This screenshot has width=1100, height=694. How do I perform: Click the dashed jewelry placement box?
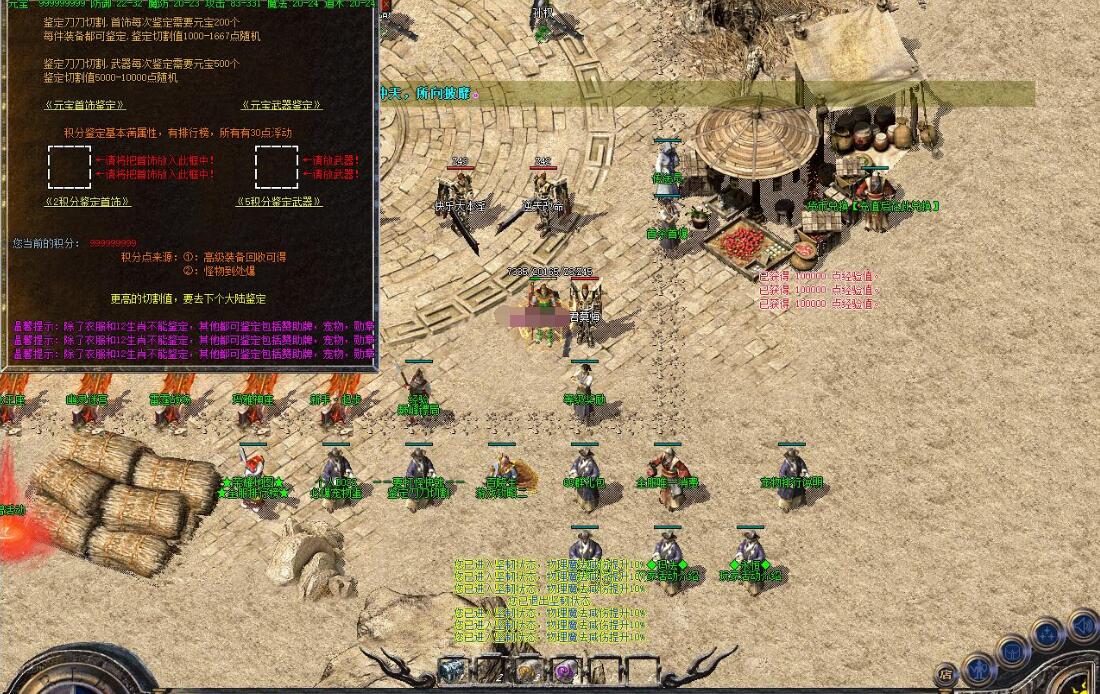pos(69,167)
